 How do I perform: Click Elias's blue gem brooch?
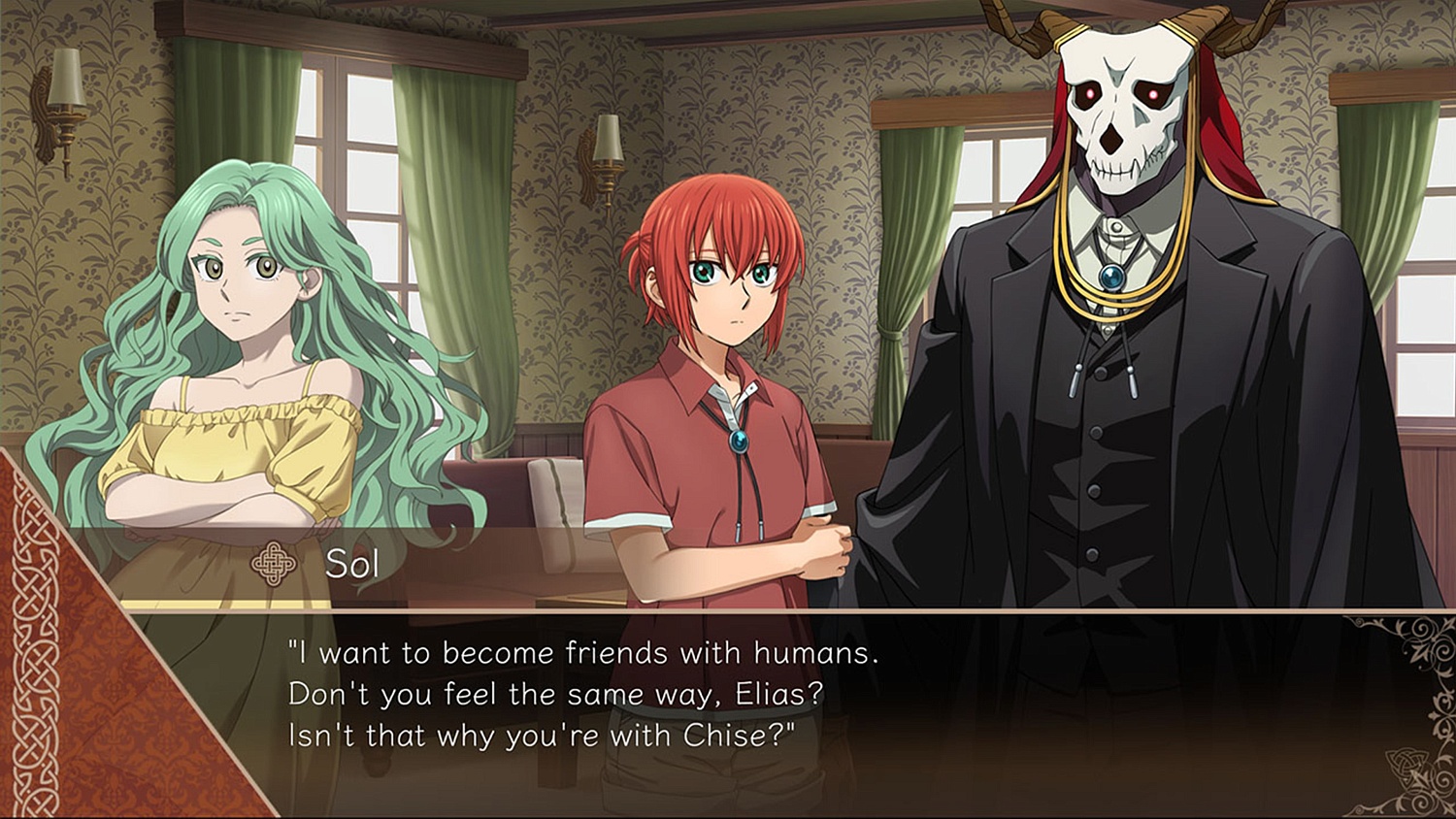coord(1109,278)
